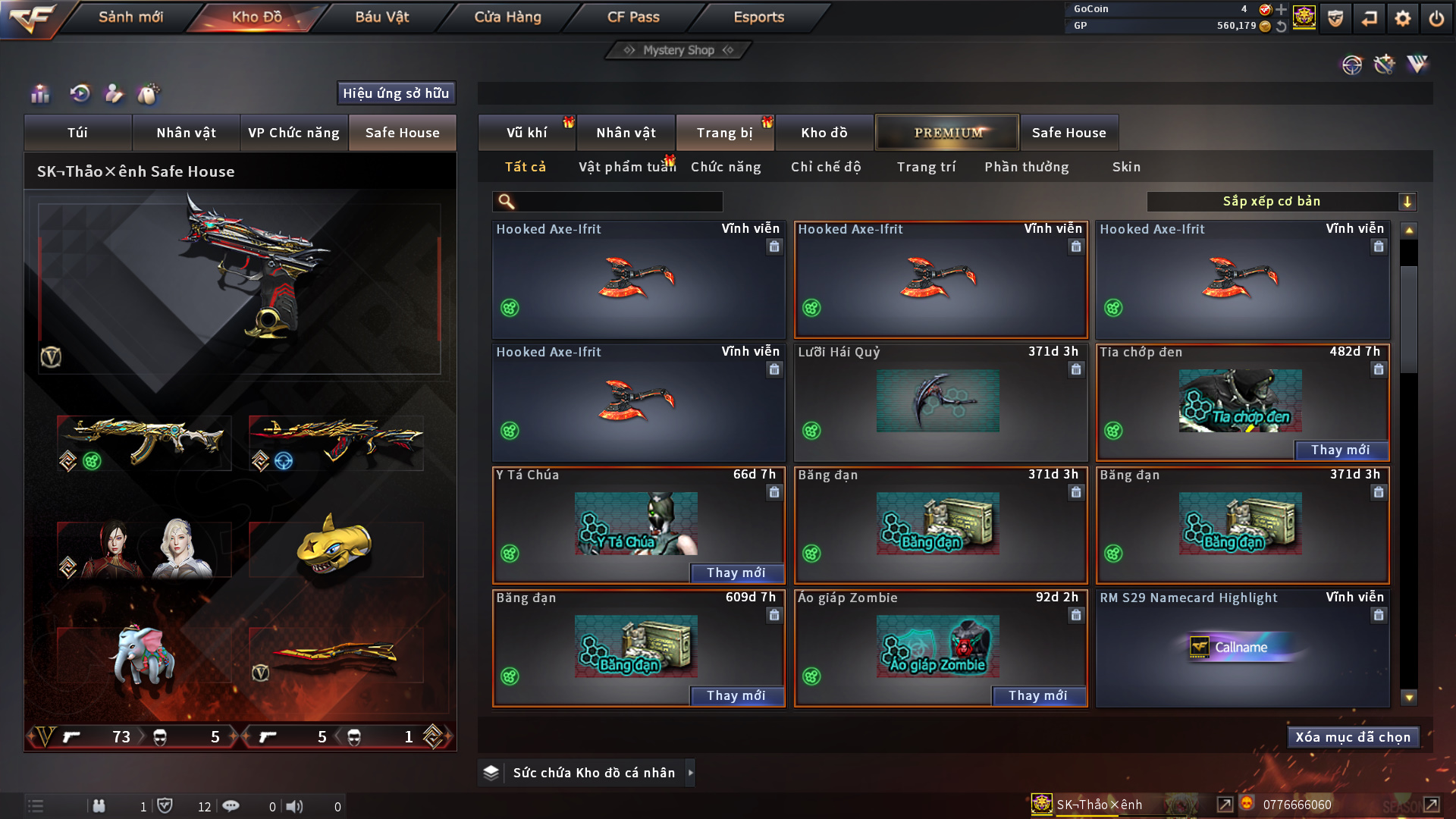Show Hiệu ứng sở hữu effects
Viewport: 1456px width, 819px height.
point(396,93)
